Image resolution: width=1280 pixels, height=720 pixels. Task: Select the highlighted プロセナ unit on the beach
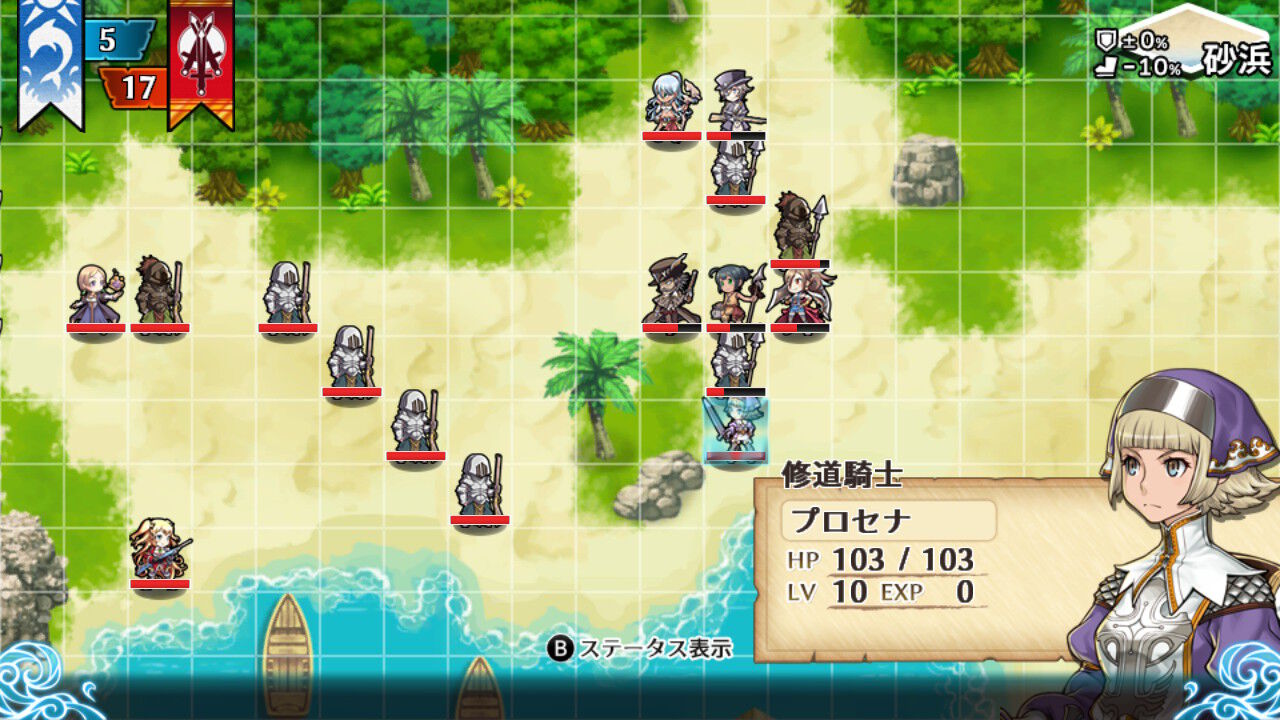point(735,425)
